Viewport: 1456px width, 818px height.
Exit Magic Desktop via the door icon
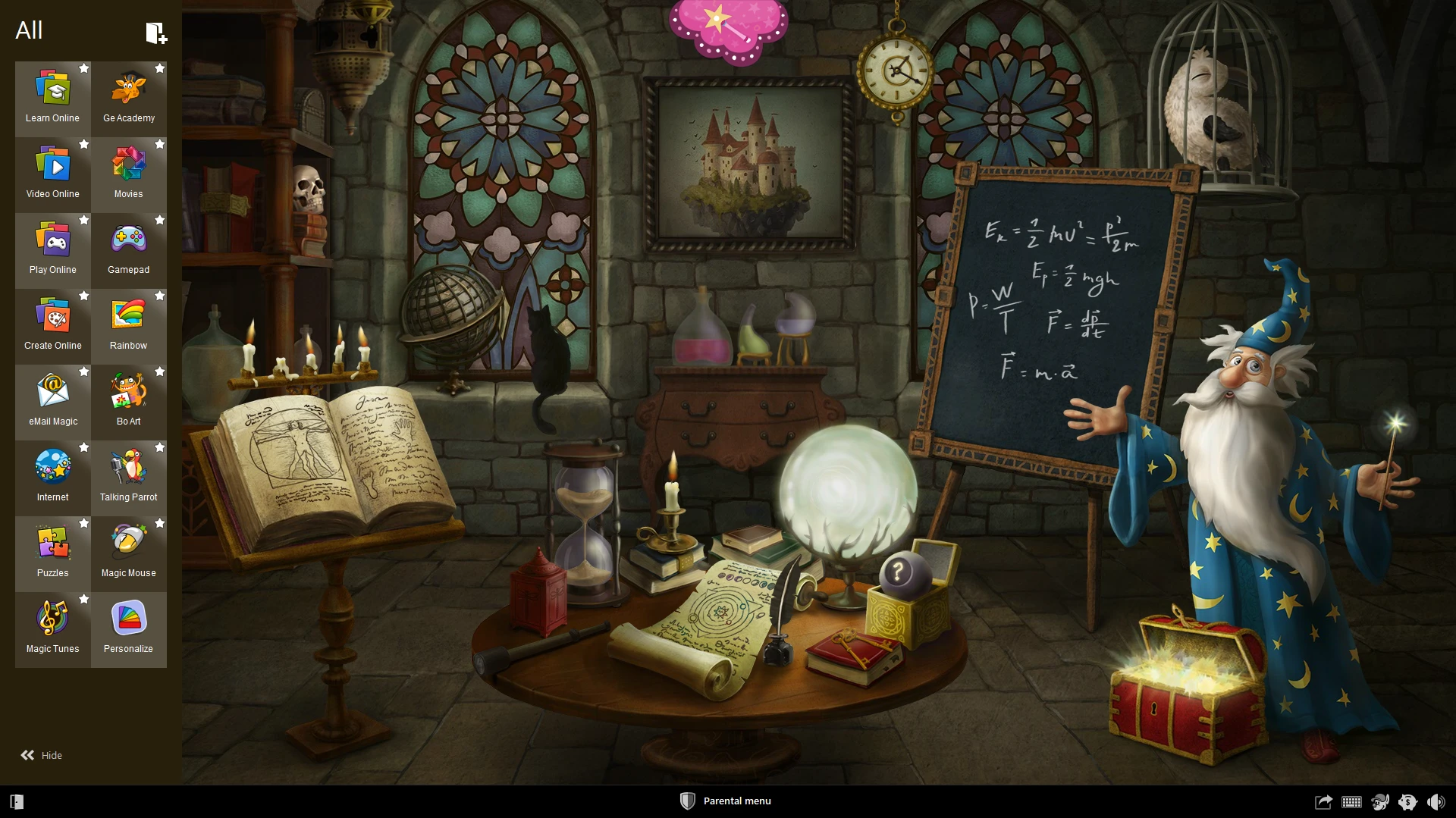click(x=17, y=801)
